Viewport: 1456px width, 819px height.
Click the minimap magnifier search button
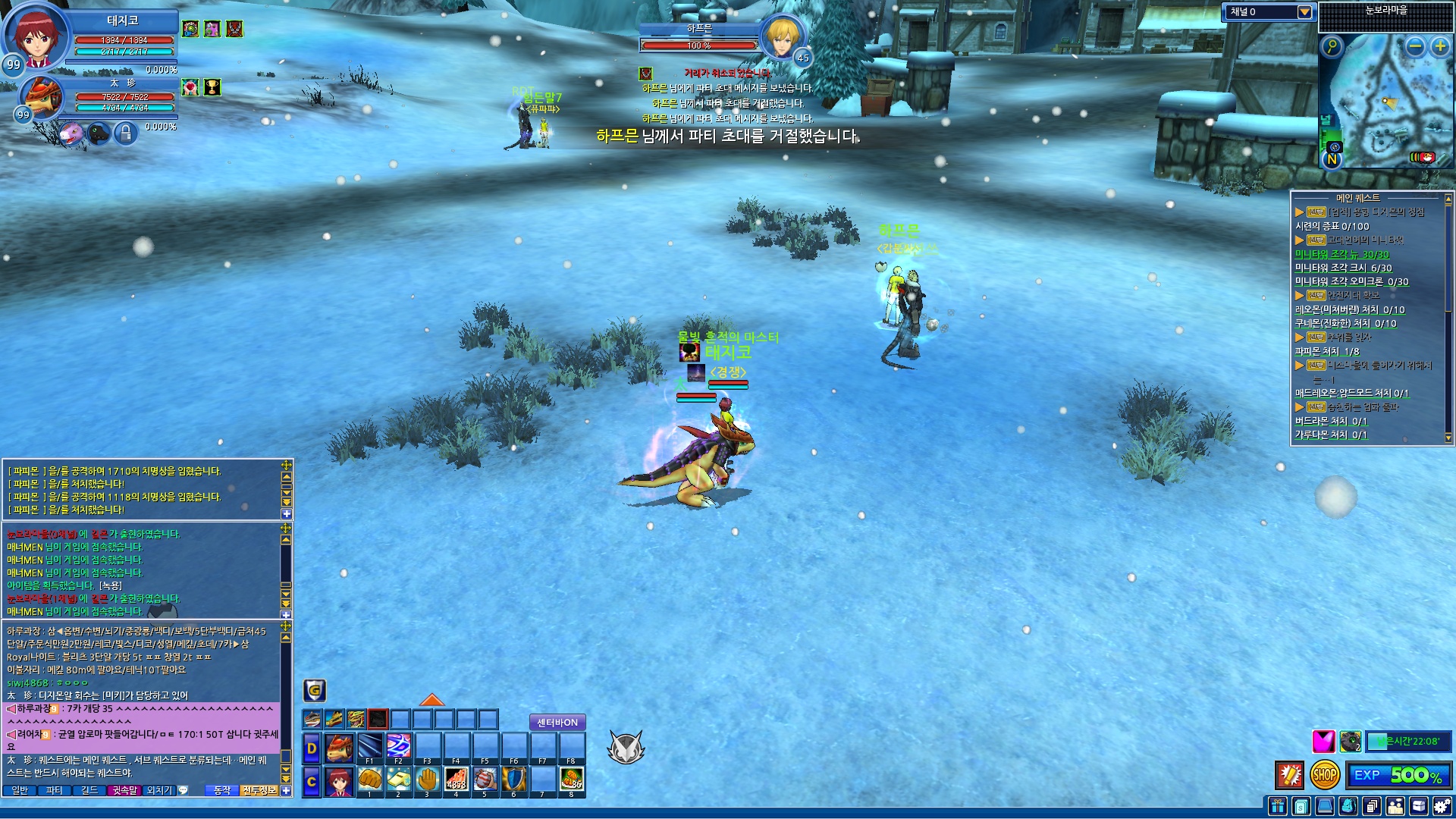(x=1332, y=47)
